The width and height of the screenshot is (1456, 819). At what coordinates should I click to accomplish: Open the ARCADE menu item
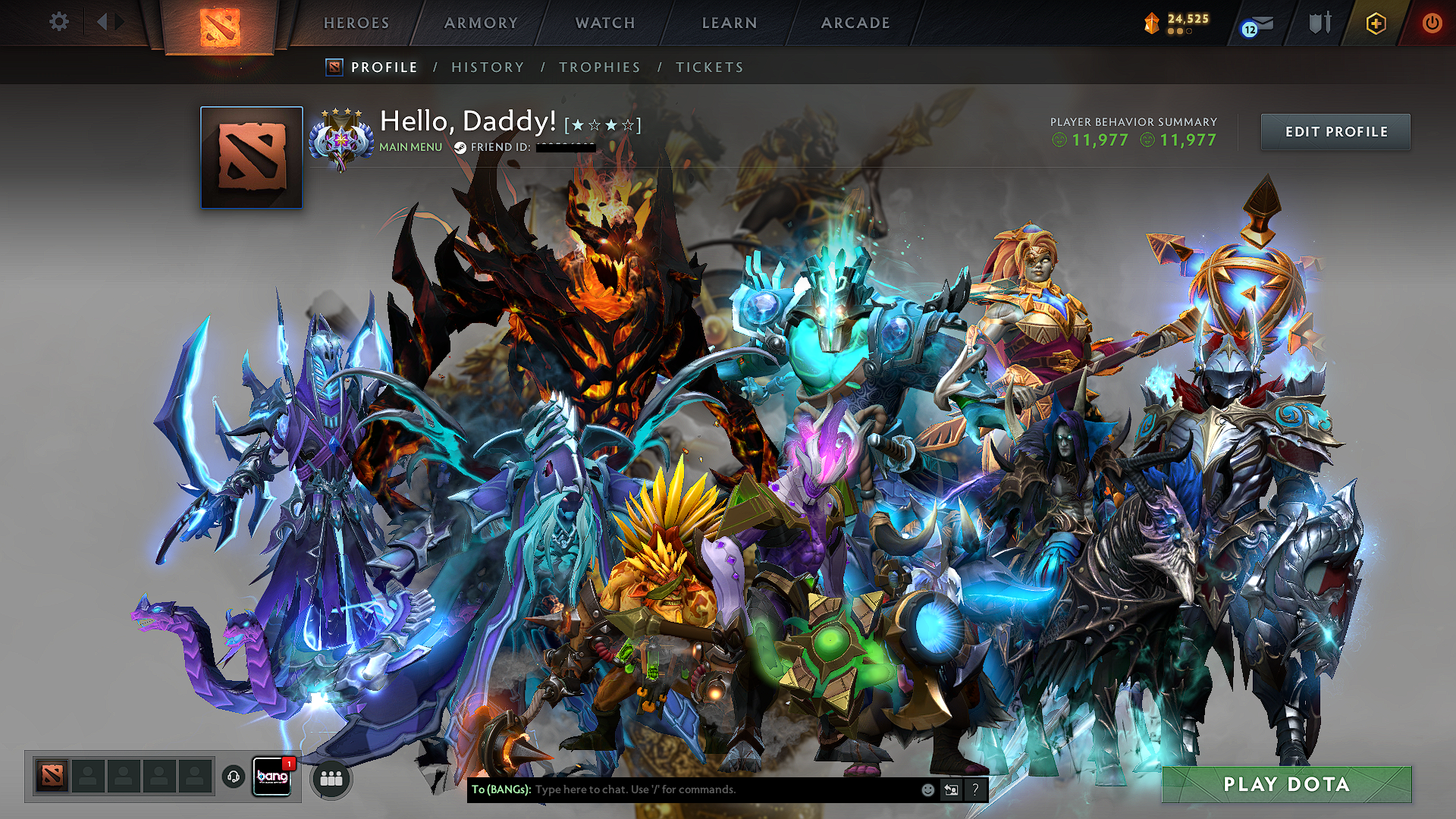855,23
